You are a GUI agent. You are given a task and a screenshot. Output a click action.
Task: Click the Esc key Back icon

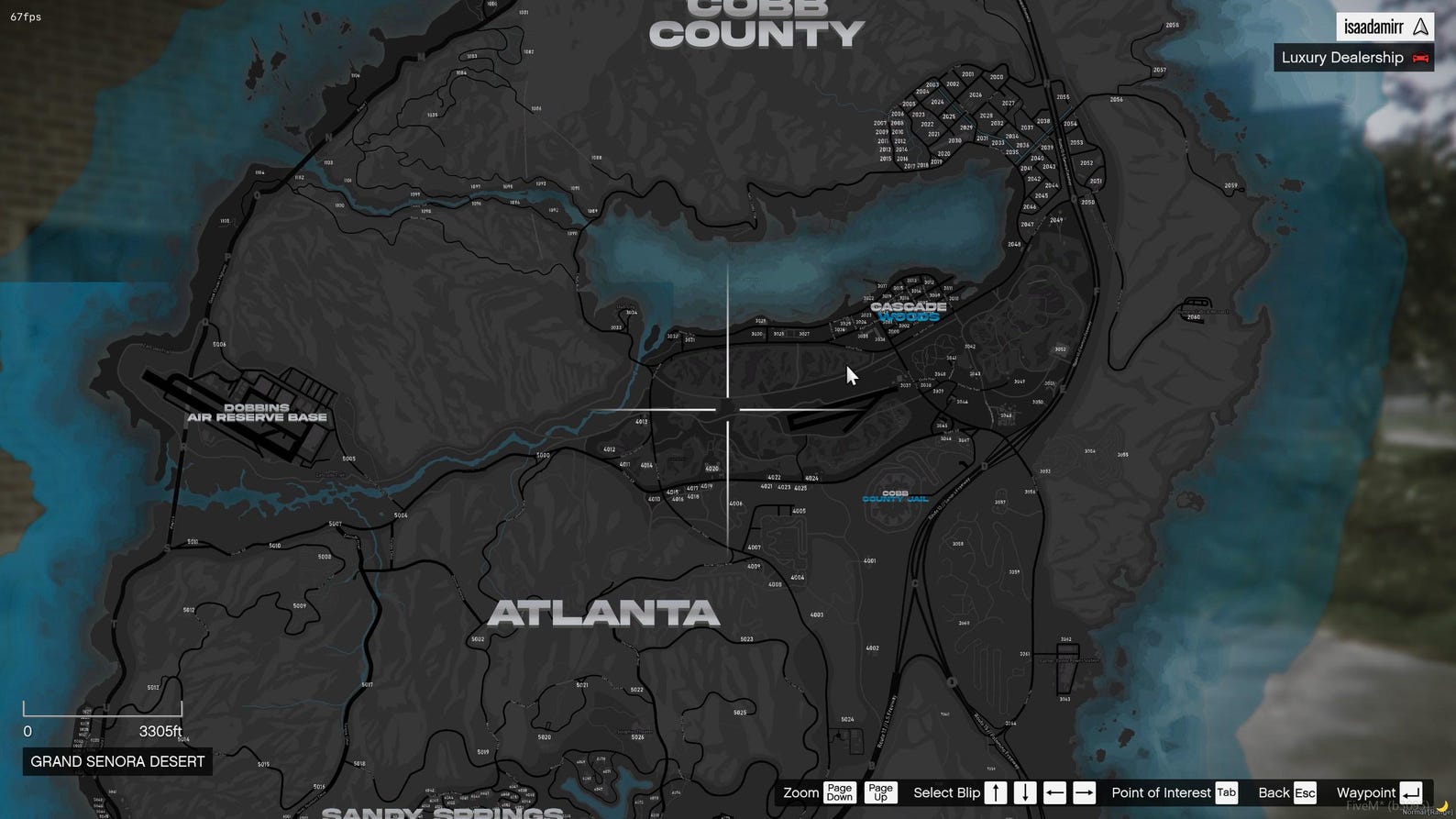(1303, 792)
